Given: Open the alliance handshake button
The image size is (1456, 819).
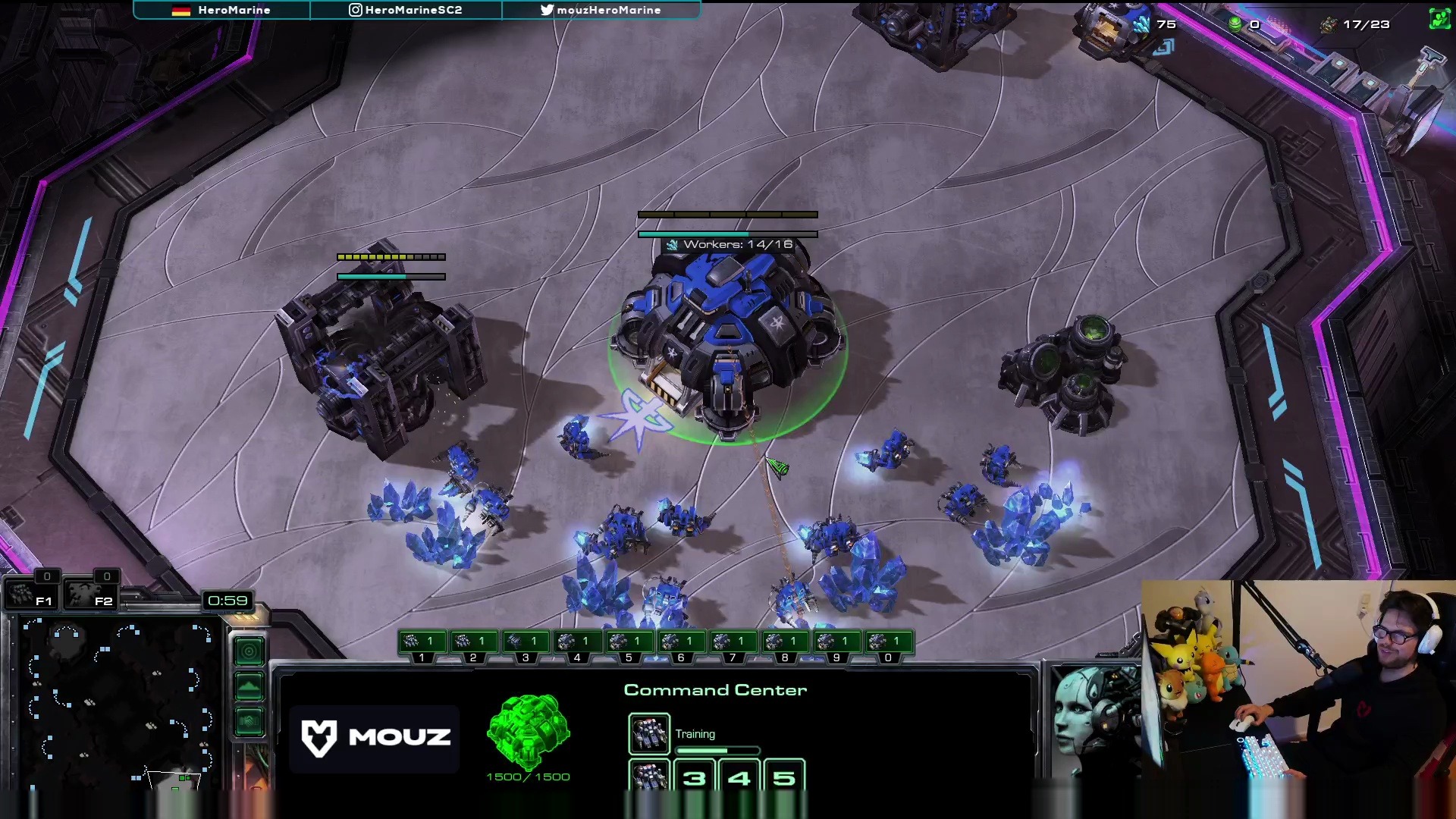Looking at the screenshot, I should [249, 720].
